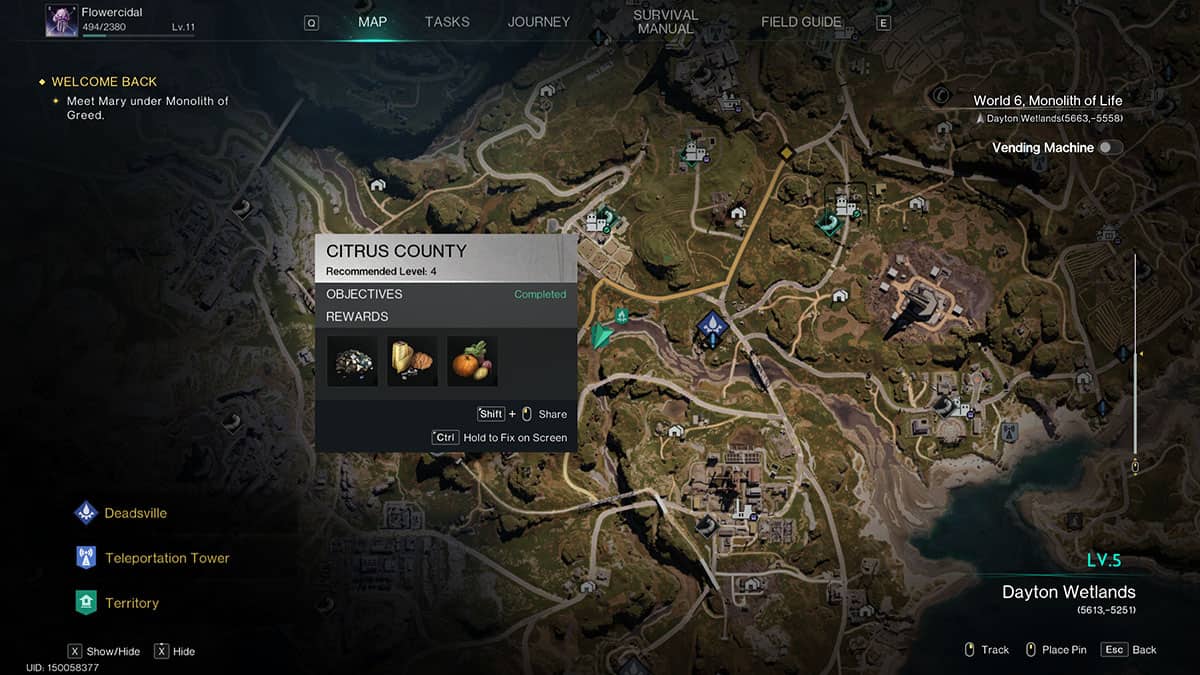Select the Map tab
1200x675 pixels.
point(372,22)
